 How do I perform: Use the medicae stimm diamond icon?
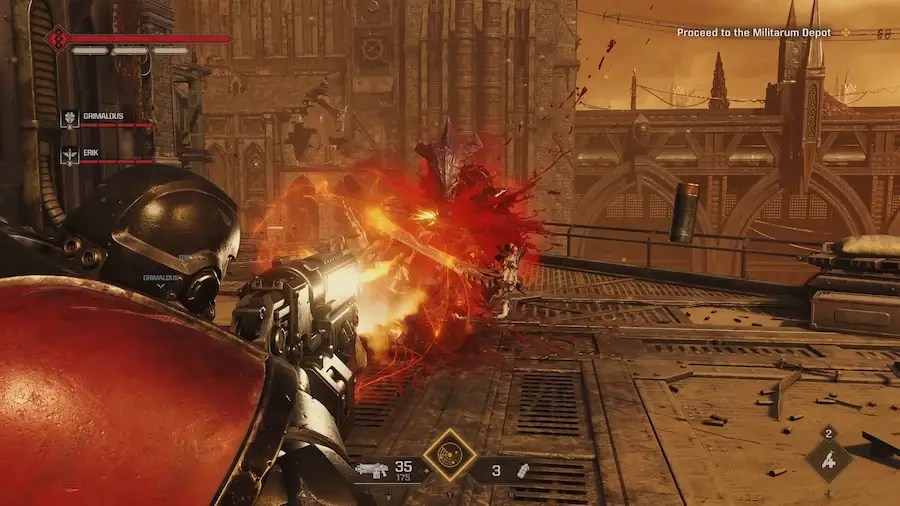pos(829,461)
